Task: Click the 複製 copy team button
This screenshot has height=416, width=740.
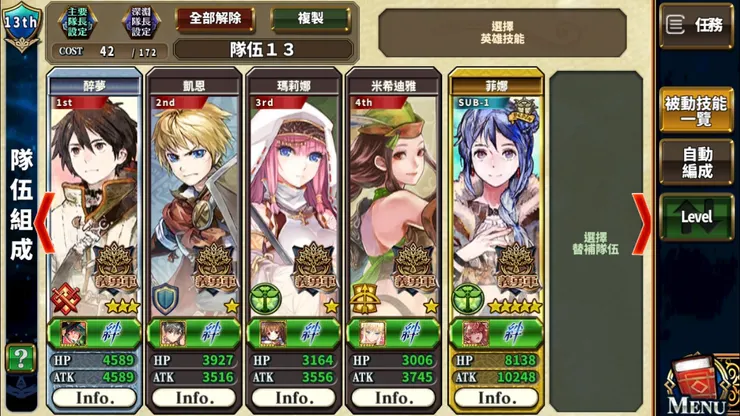Action: click(x=310, y=19)
